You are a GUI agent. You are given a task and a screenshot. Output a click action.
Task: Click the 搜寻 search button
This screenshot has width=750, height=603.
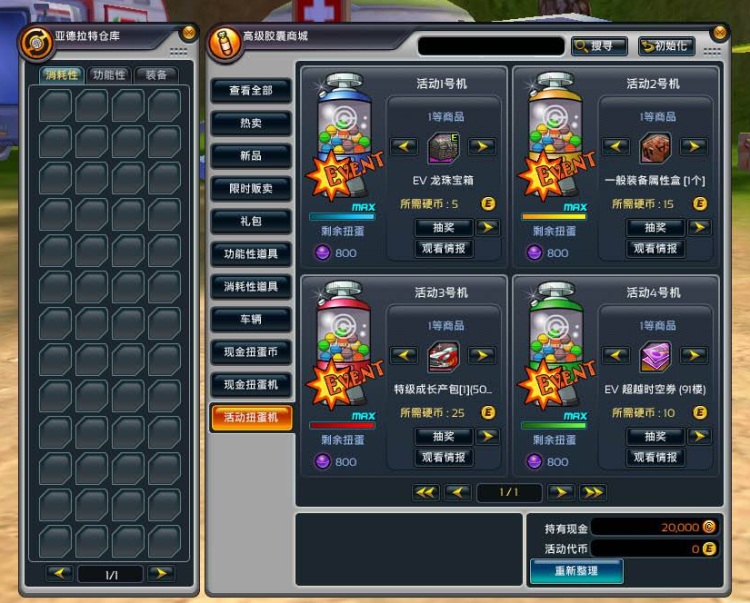pyautogui.click(x=599, y=46)
